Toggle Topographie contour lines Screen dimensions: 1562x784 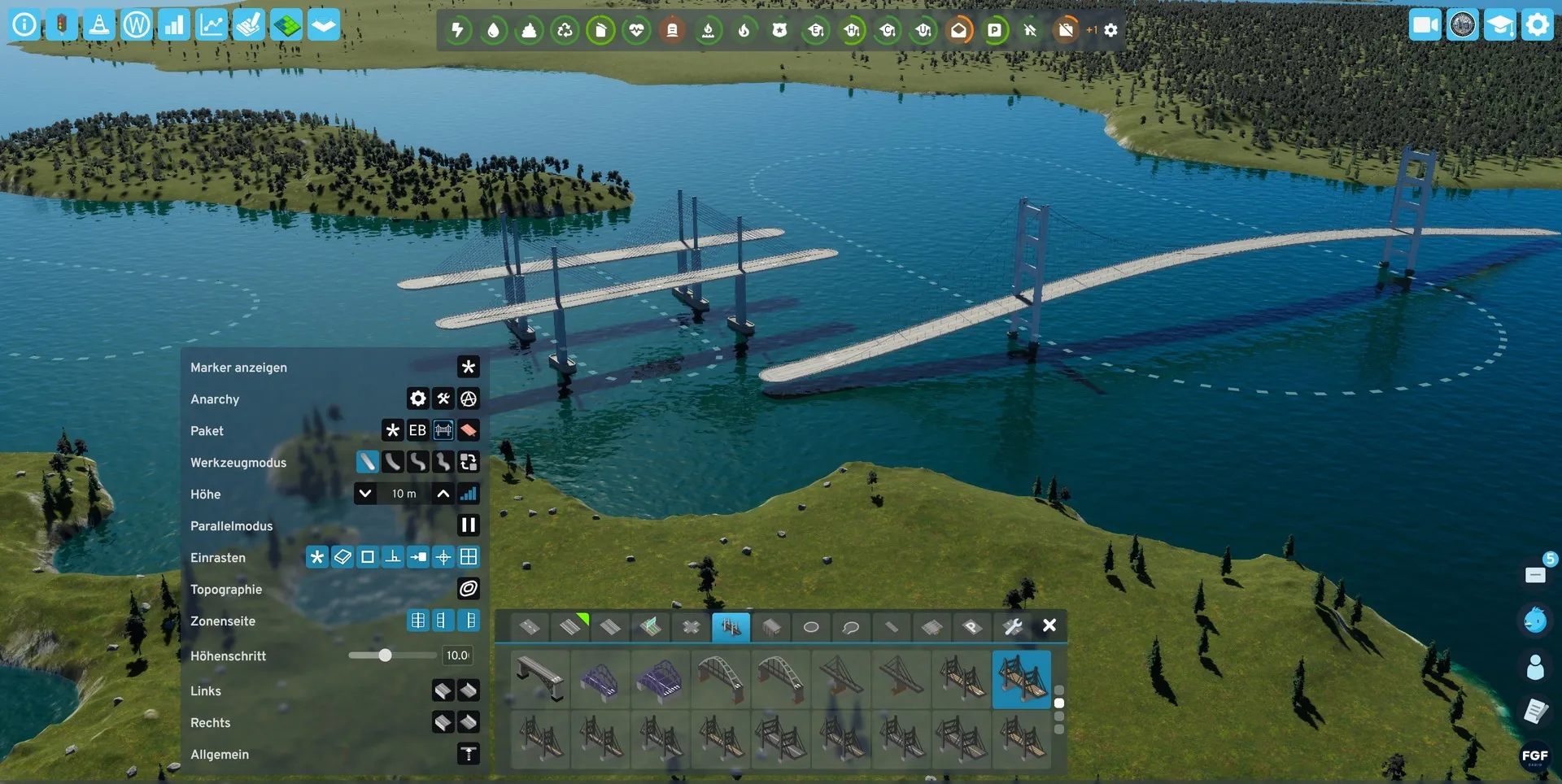tap(468, 589)
